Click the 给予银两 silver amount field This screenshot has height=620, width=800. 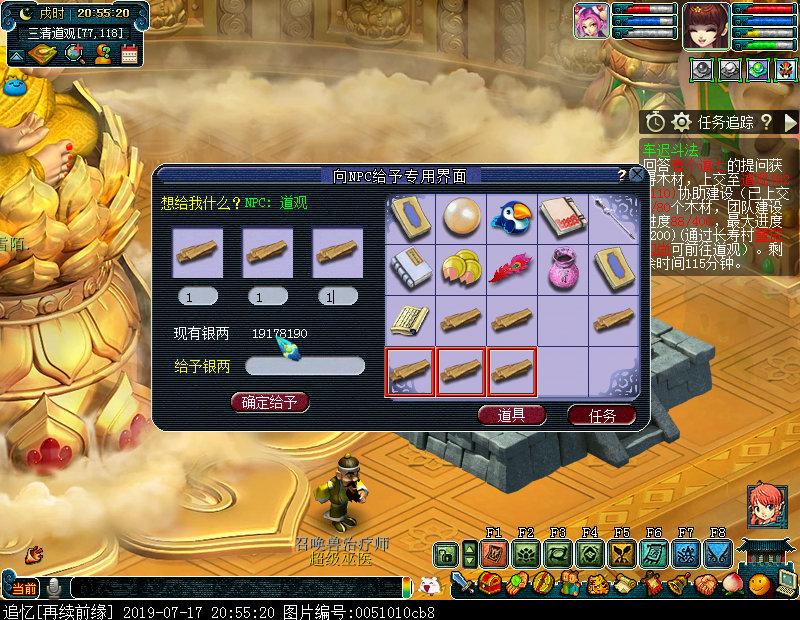(305, 367)
